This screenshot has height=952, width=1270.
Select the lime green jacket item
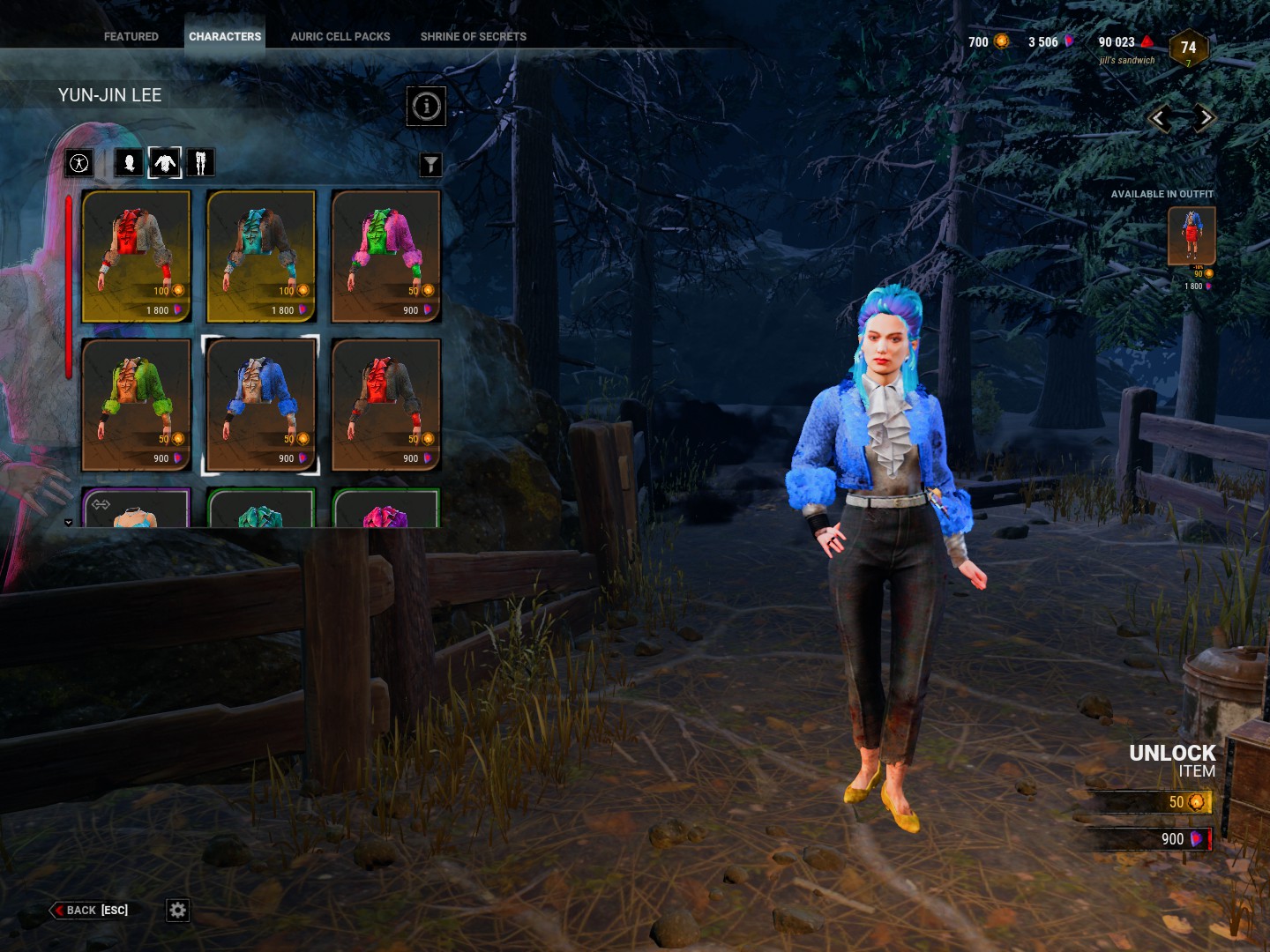(136, 405)
